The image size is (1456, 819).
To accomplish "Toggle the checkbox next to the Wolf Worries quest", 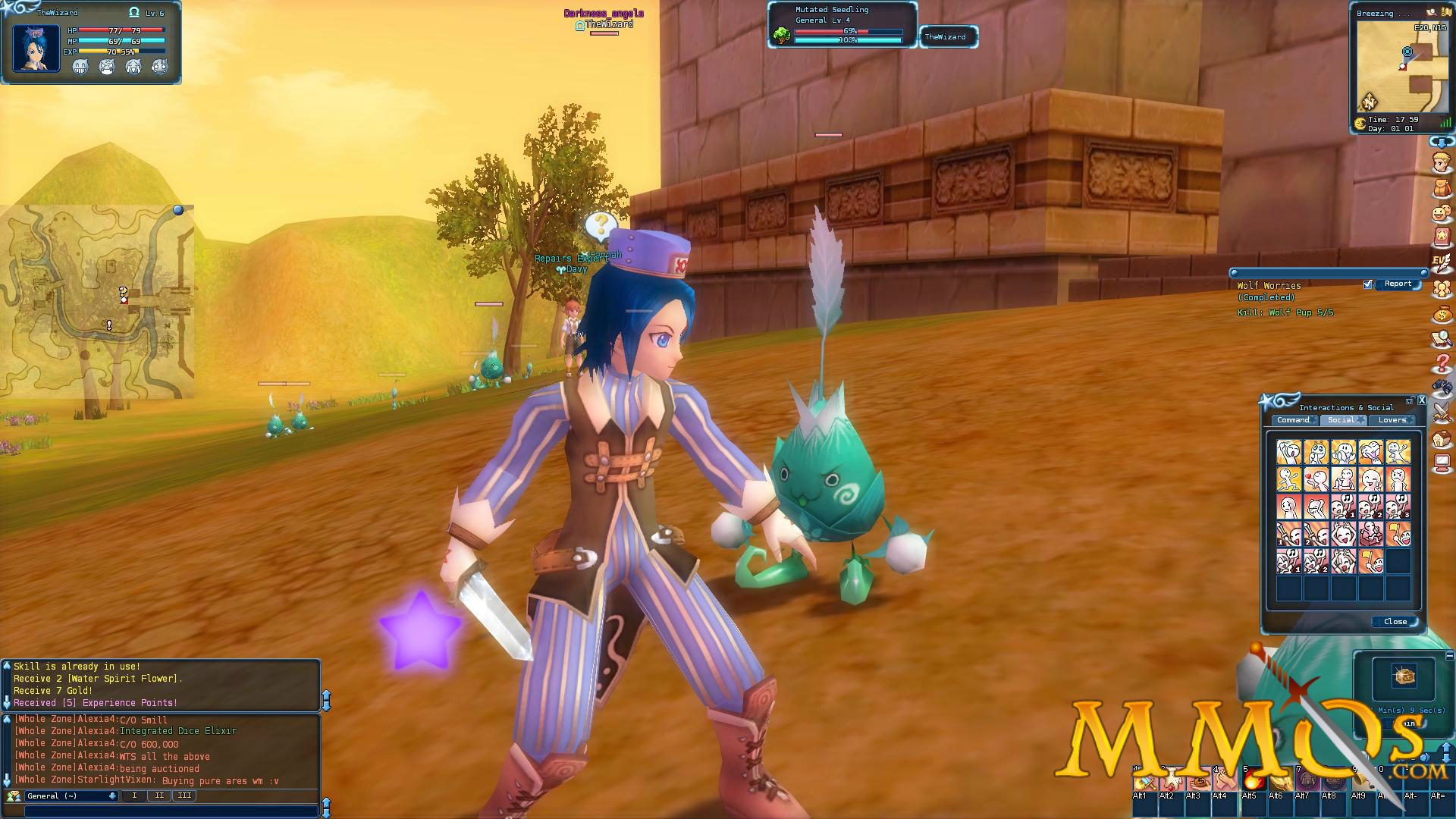I will click(1368, 284).
